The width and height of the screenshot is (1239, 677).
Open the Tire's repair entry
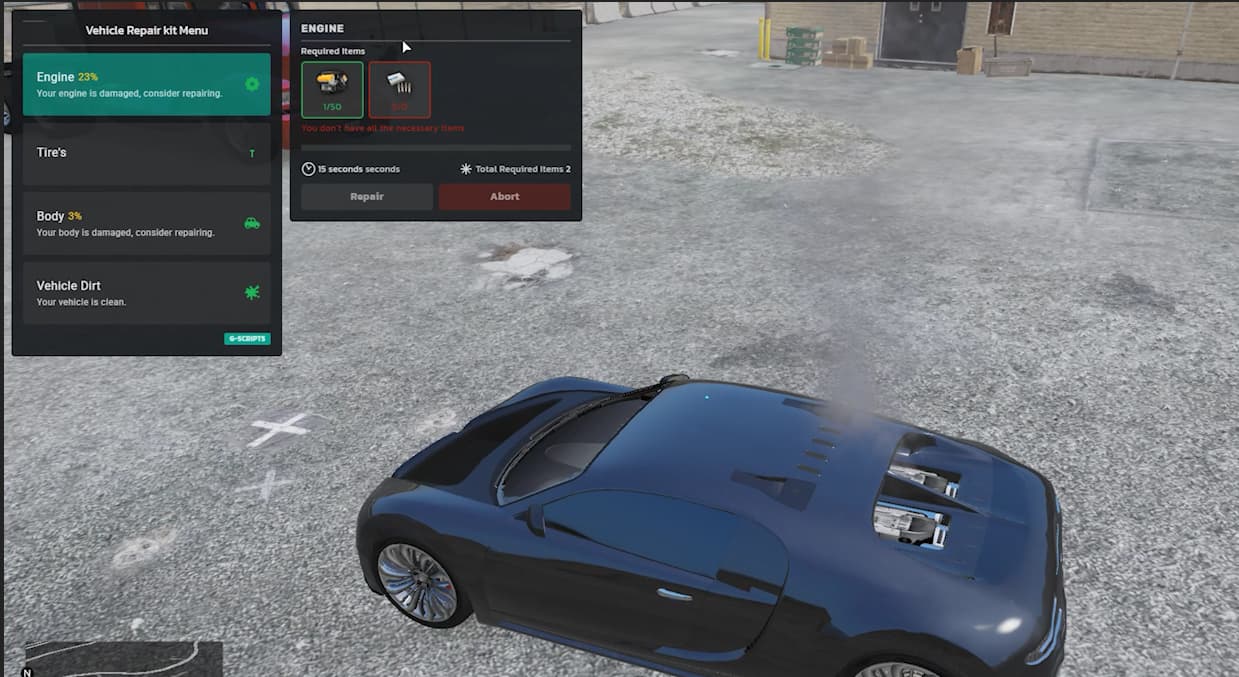pos(146,153)
